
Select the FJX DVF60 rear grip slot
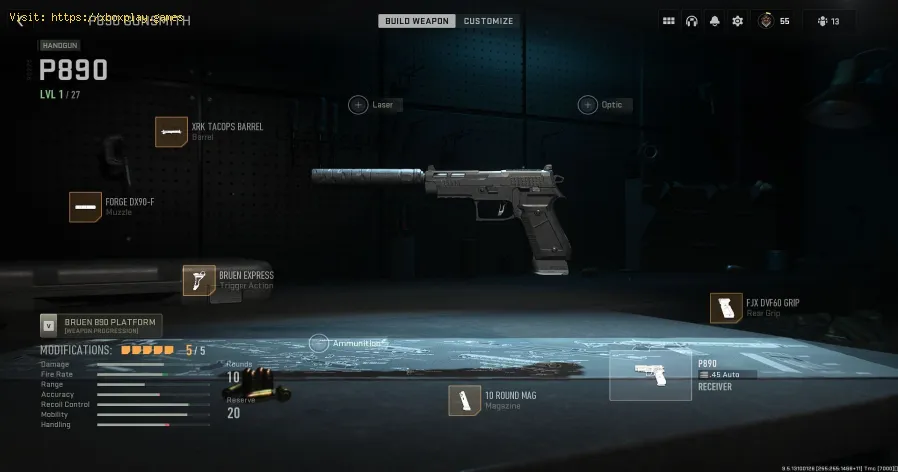725,308
